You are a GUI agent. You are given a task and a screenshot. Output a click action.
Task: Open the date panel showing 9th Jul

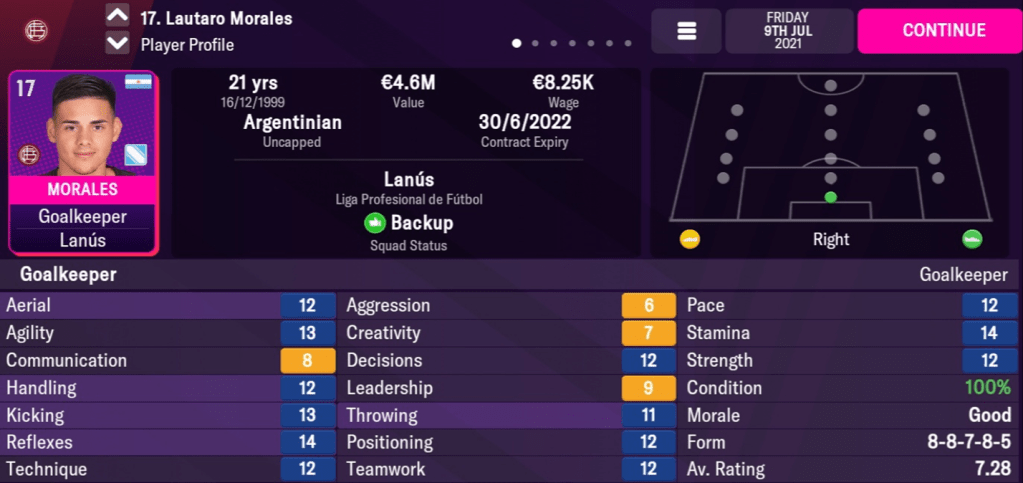pyautogui.click(x=789, y=31)
